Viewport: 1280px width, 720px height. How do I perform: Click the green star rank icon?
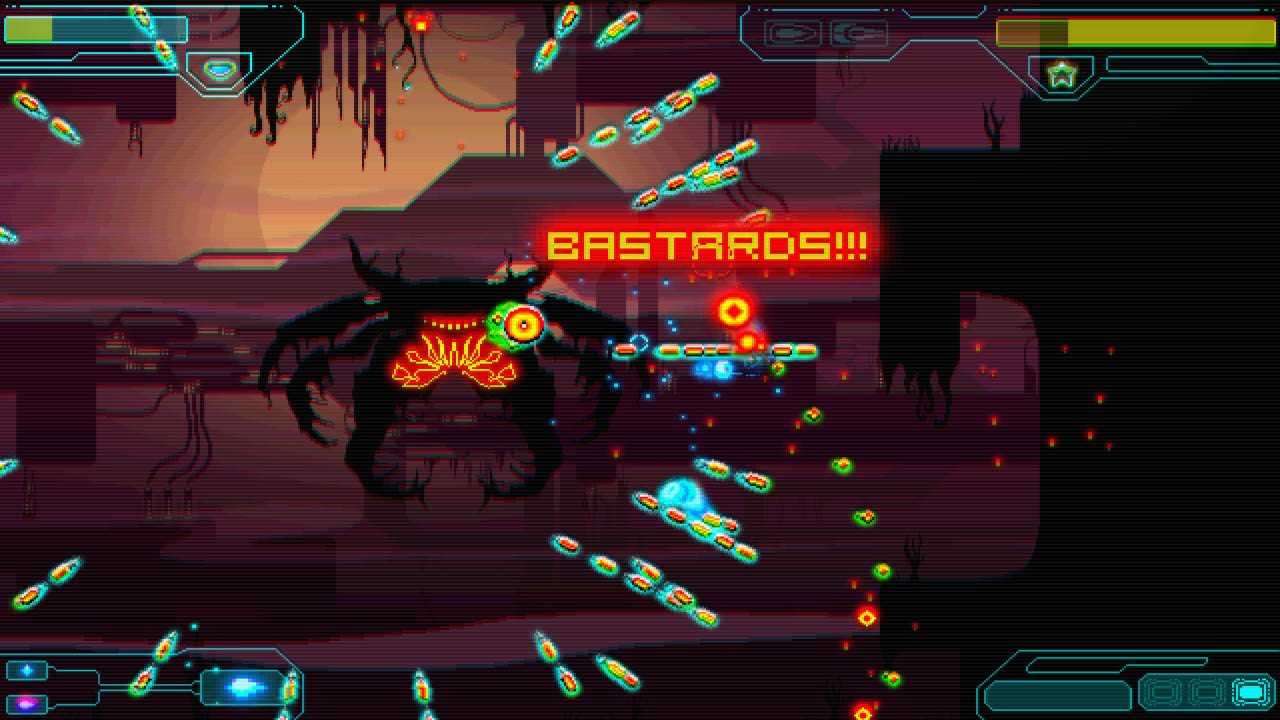(1060, 73)
